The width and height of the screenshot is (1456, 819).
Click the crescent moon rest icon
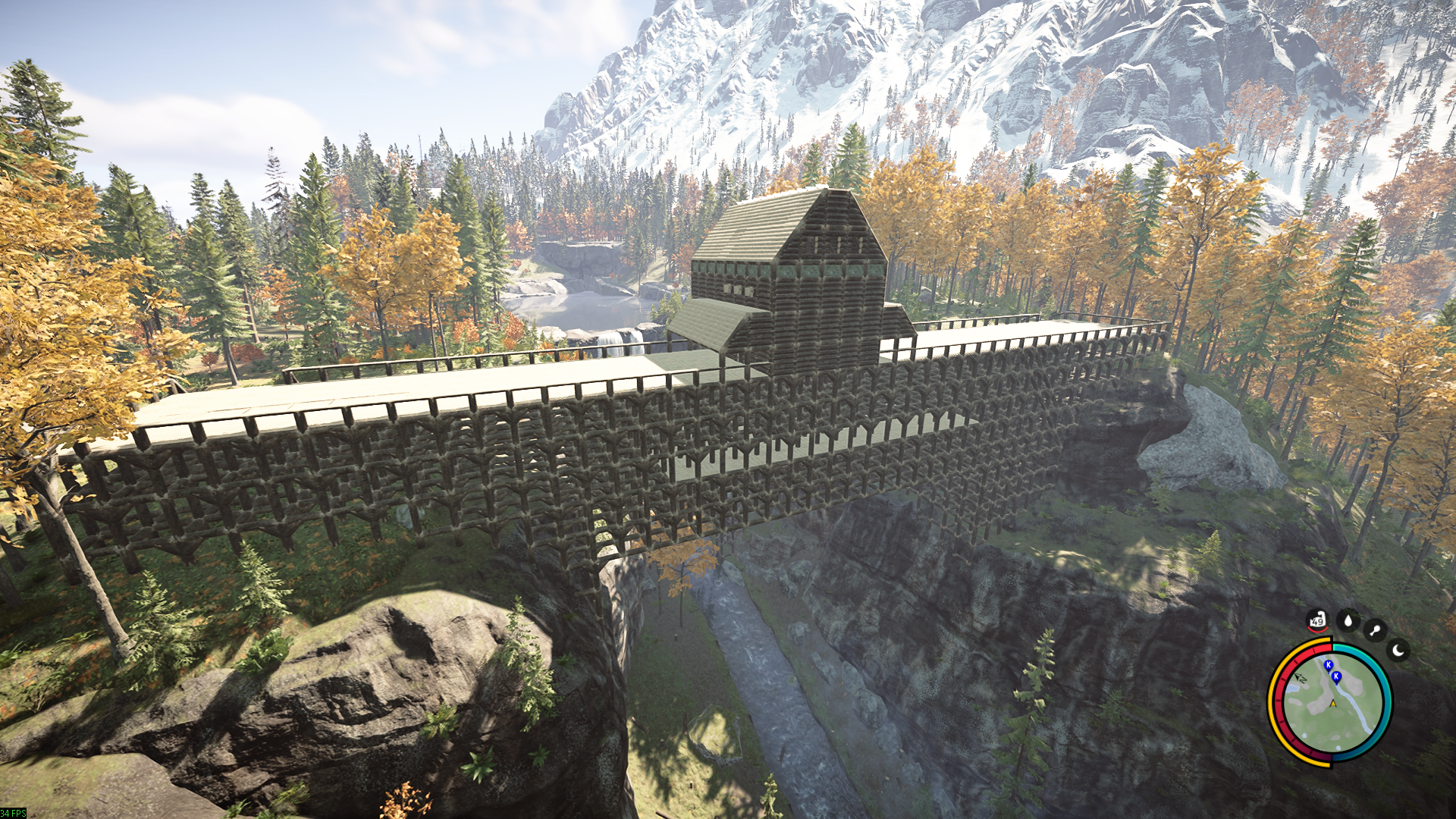point(1398,650)
